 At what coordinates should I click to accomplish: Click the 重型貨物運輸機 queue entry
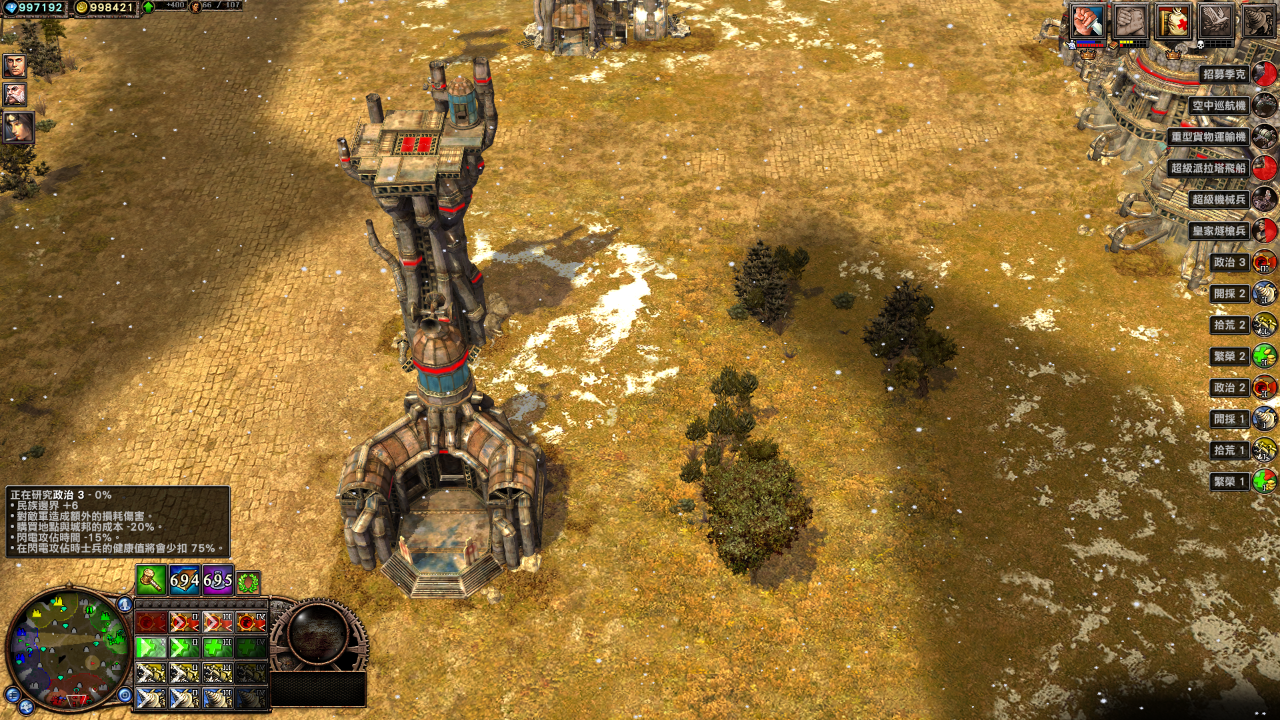pos(1208,136)
